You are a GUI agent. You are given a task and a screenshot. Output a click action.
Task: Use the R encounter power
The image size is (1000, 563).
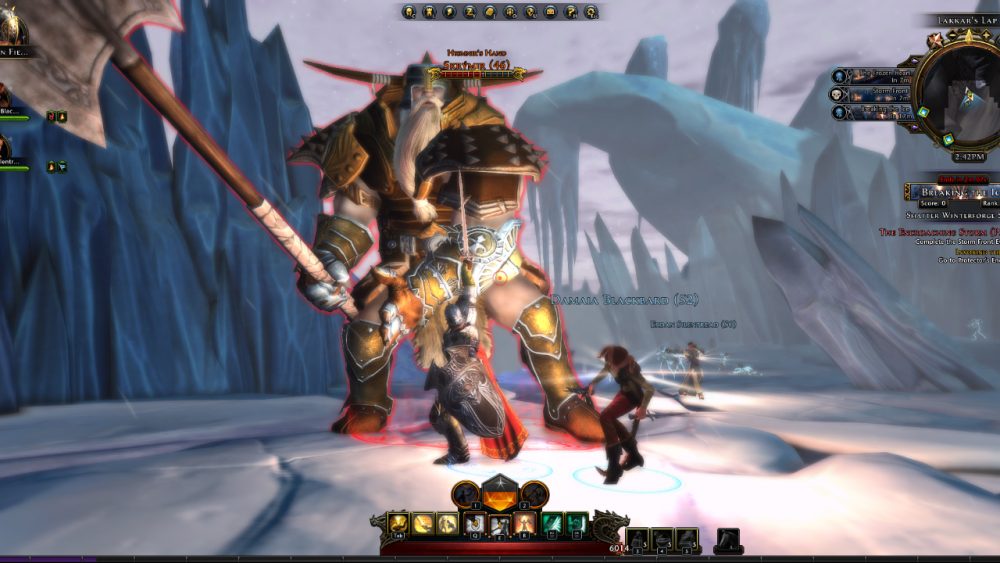pyautogui.click(x=522, y=523)
